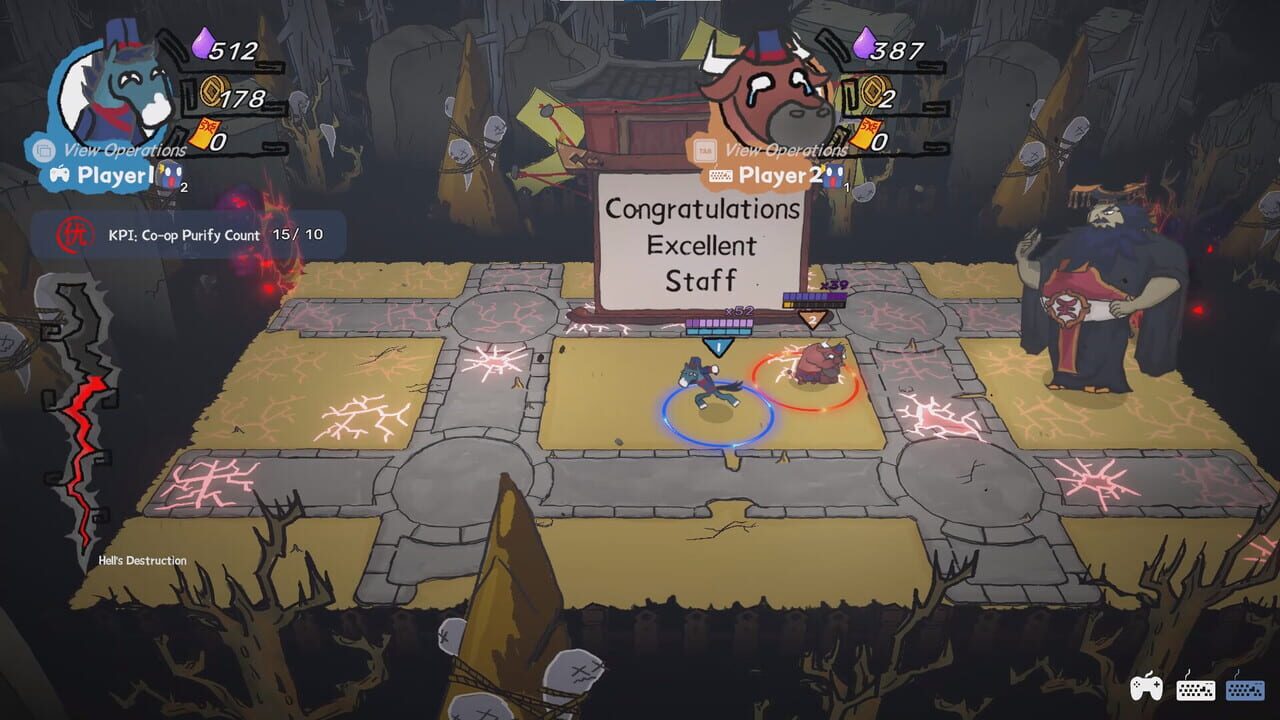Select Player2's purple soul drop showing 387
Image resolution: width=1280 pixels, height=720 pixels.
(863, 46)
